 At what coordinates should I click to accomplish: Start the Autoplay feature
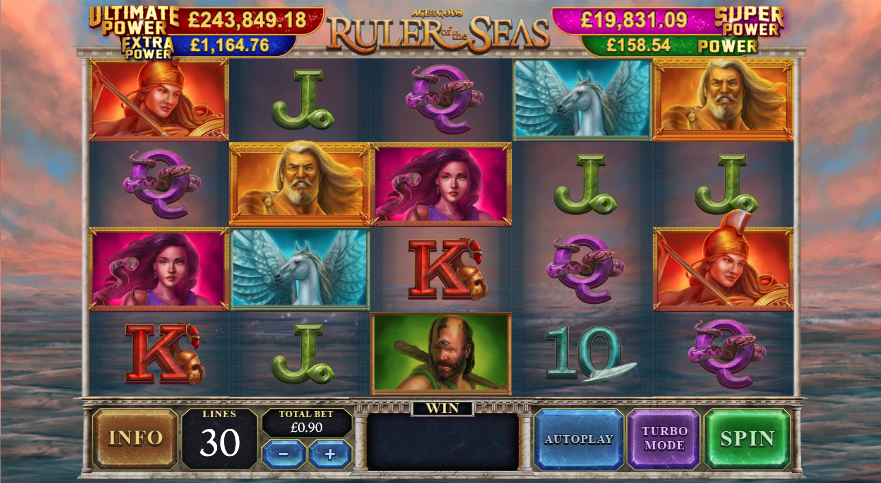point(578,438)
